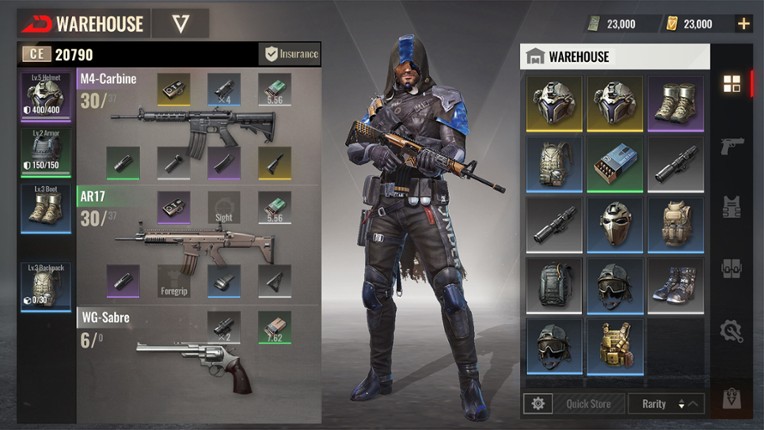Select the Lv.5 Helmet equipment slot
This screenshot has width=764, height=430.
[x=47, y=96]
